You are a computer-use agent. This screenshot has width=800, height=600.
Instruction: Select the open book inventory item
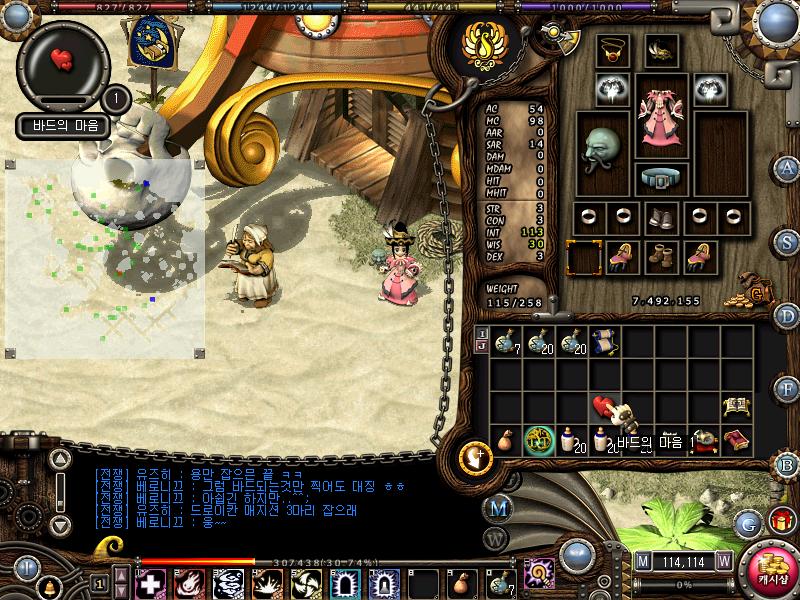tap(735, 406)
